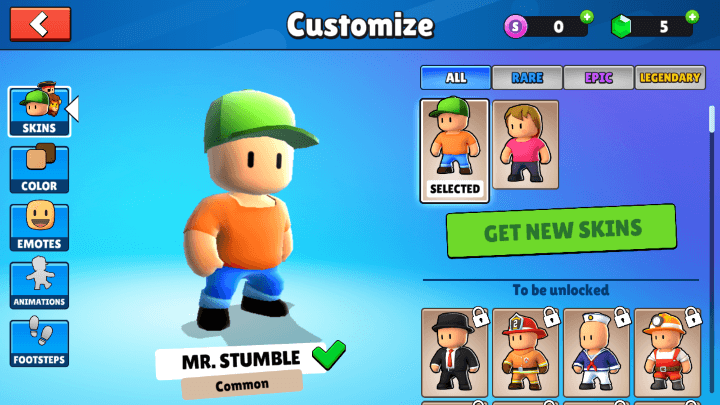Viewport: 720px width, 405px height.
Task: Choose the pink shirt girl skin
Action: (525, 145)
